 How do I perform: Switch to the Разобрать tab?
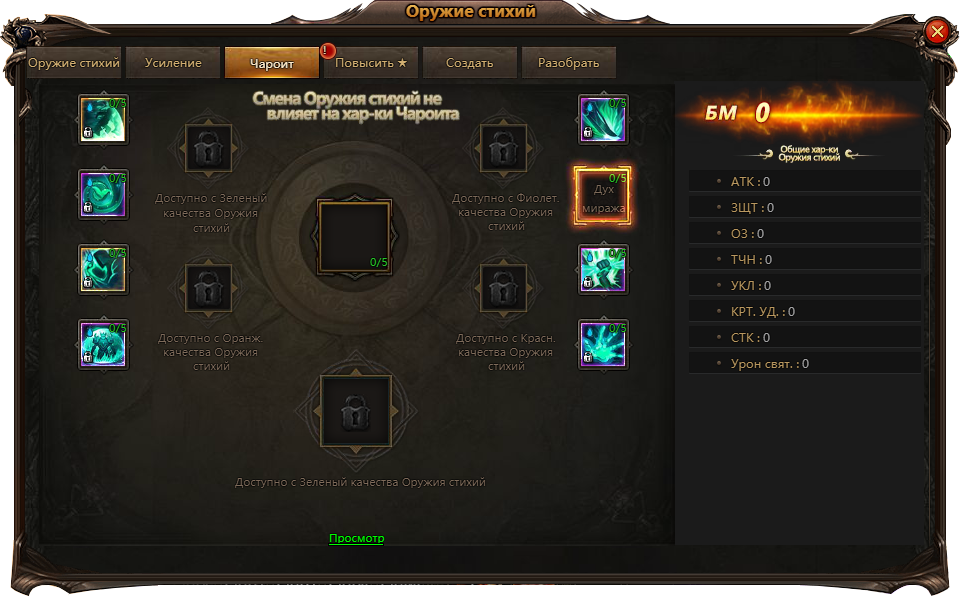coord(568,63)
